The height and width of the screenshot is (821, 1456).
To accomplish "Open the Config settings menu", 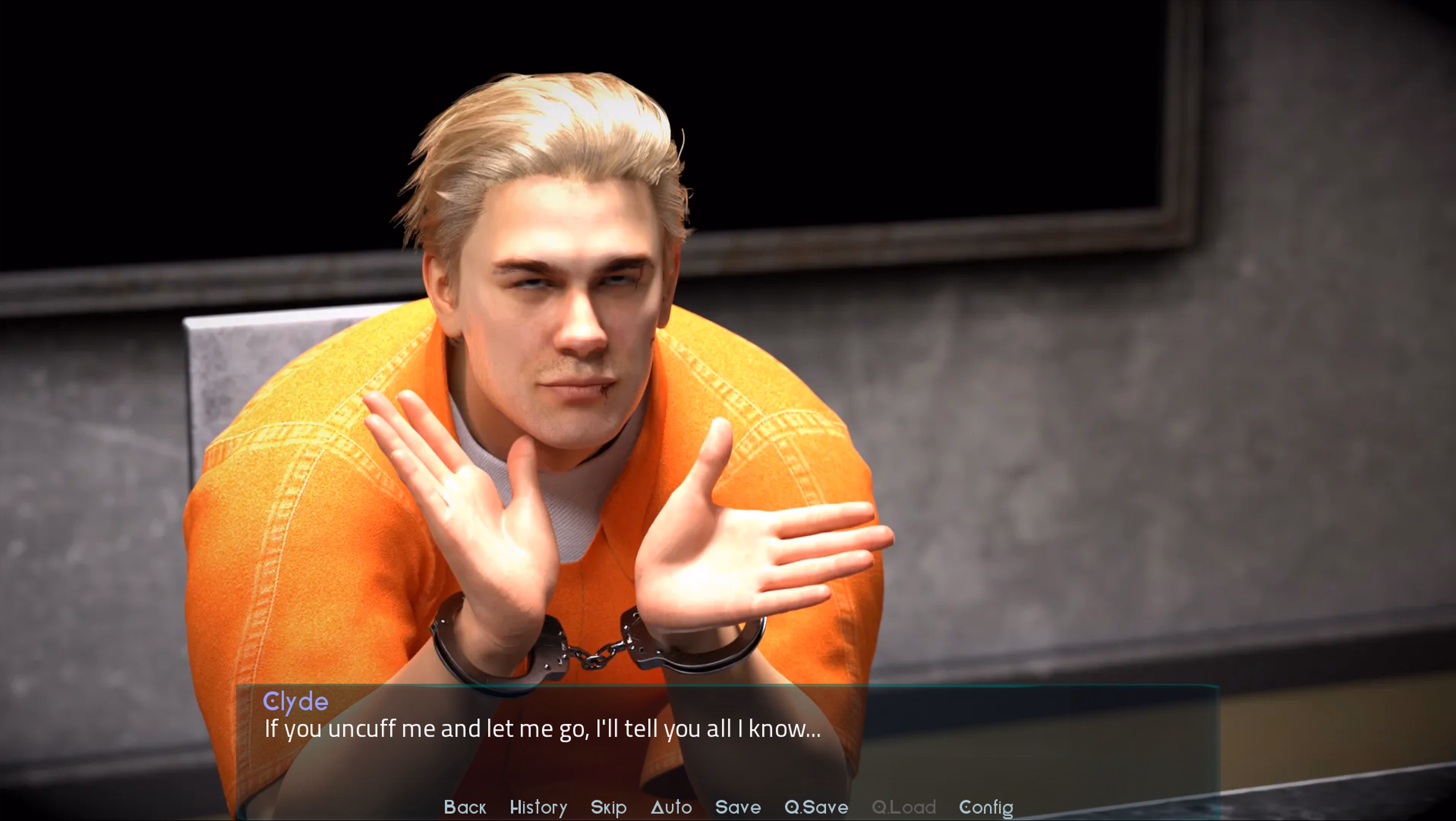I will click(986, 807).
